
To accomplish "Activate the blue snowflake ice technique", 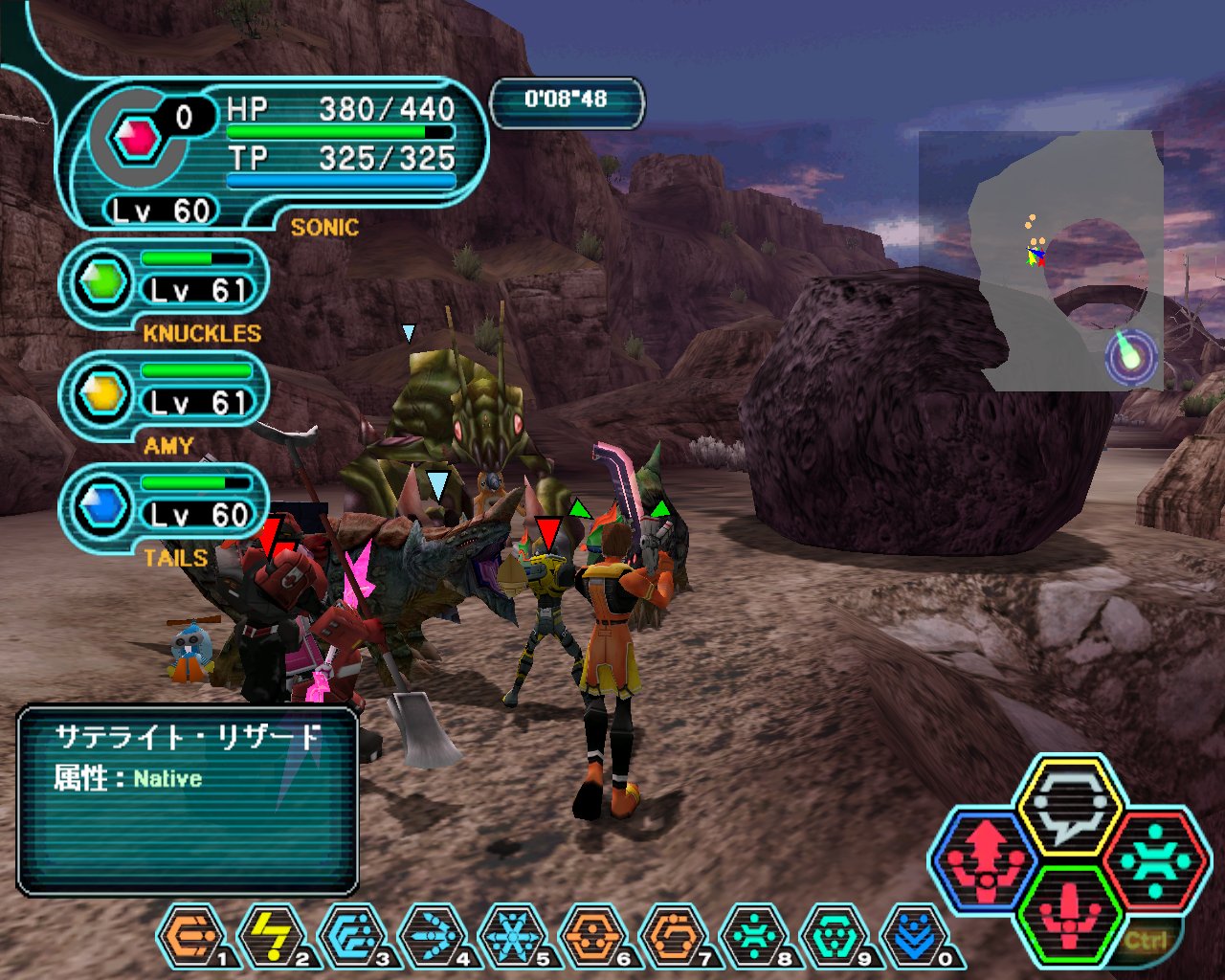I will [x=512, y=935].
